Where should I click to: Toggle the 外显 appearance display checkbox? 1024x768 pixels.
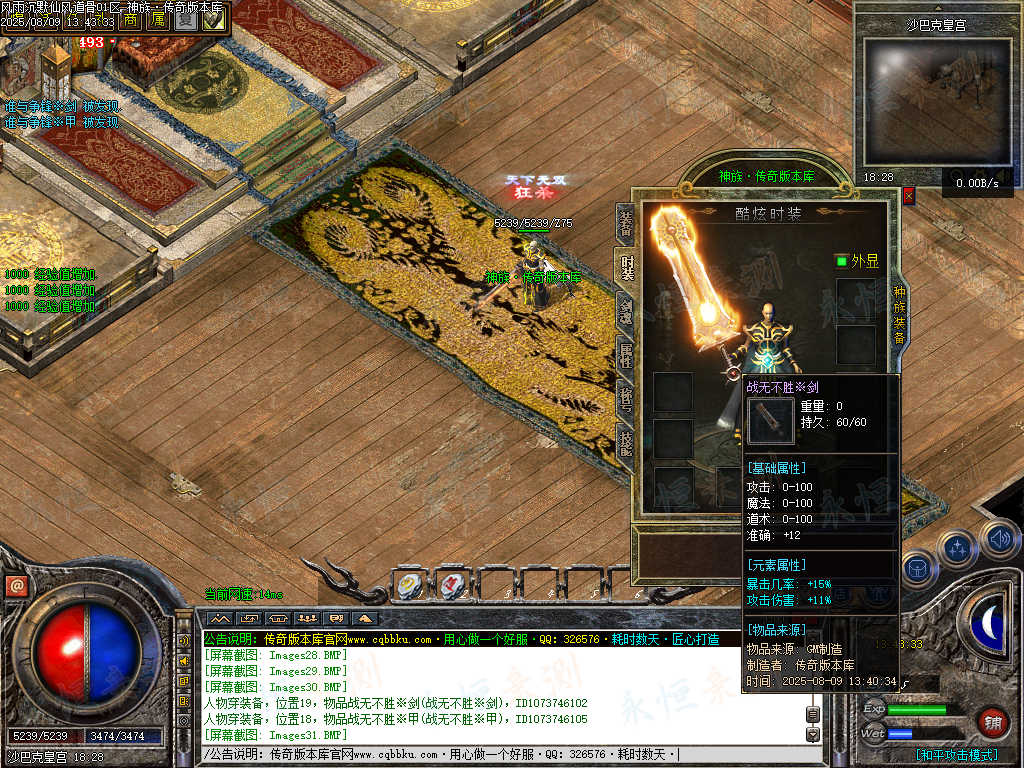pyautogui.click(x=842, y=261)
